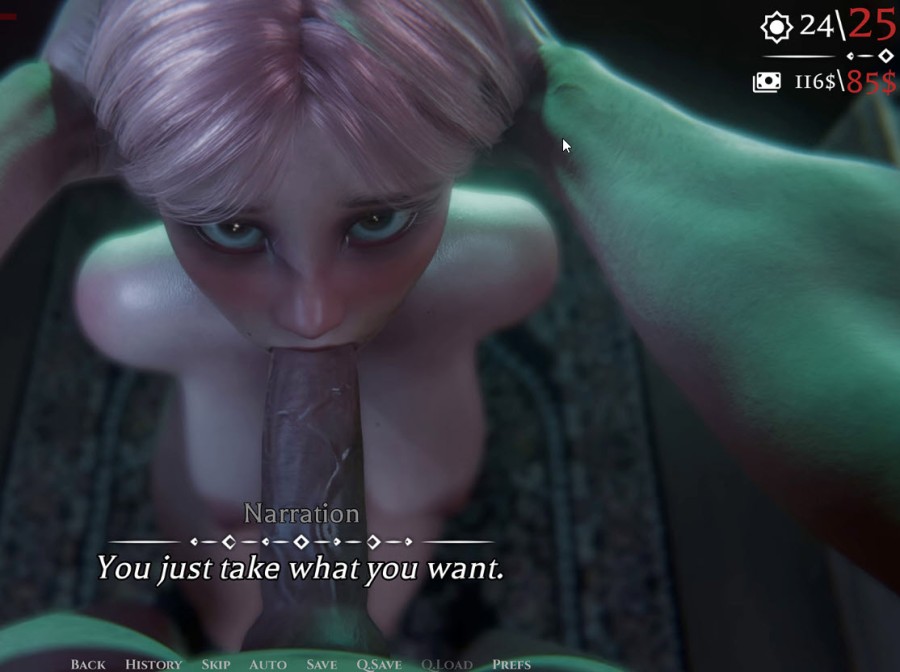The height and width of the screenshot is (672, 900).
Task: Toggle Auto dialogue advance
Action: pyautogui.click(x=267, y=664)
